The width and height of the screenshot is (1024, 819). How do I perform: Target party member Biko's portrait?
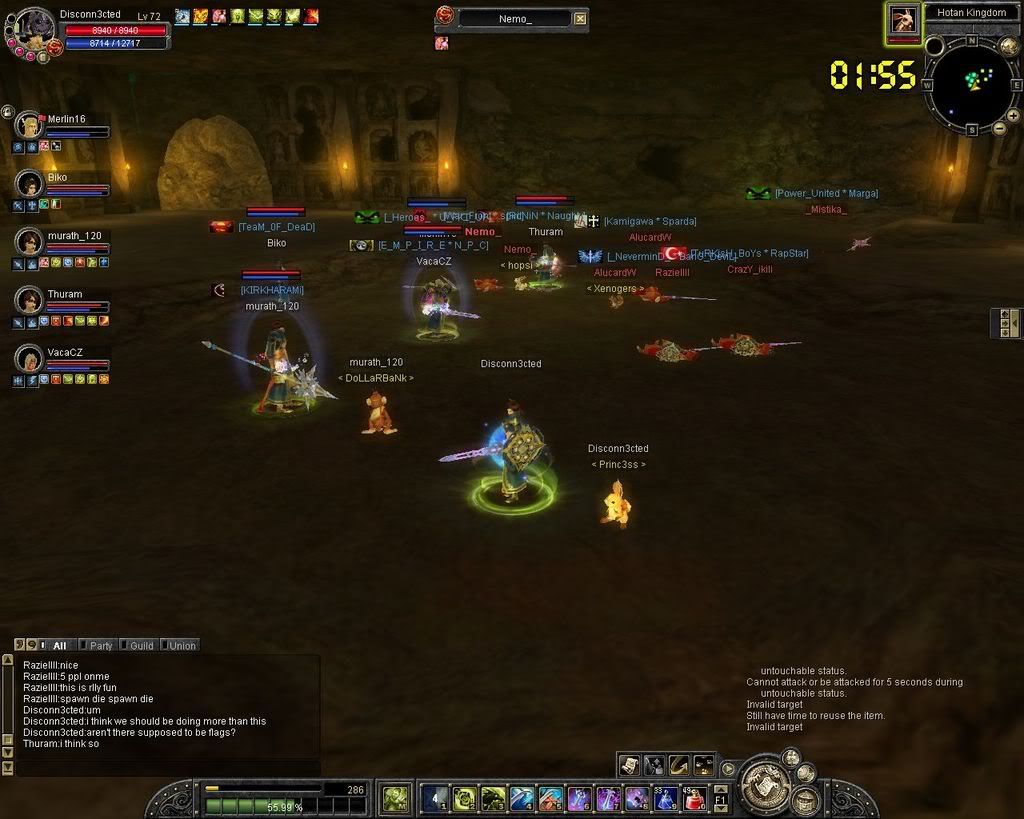(29, 184)
